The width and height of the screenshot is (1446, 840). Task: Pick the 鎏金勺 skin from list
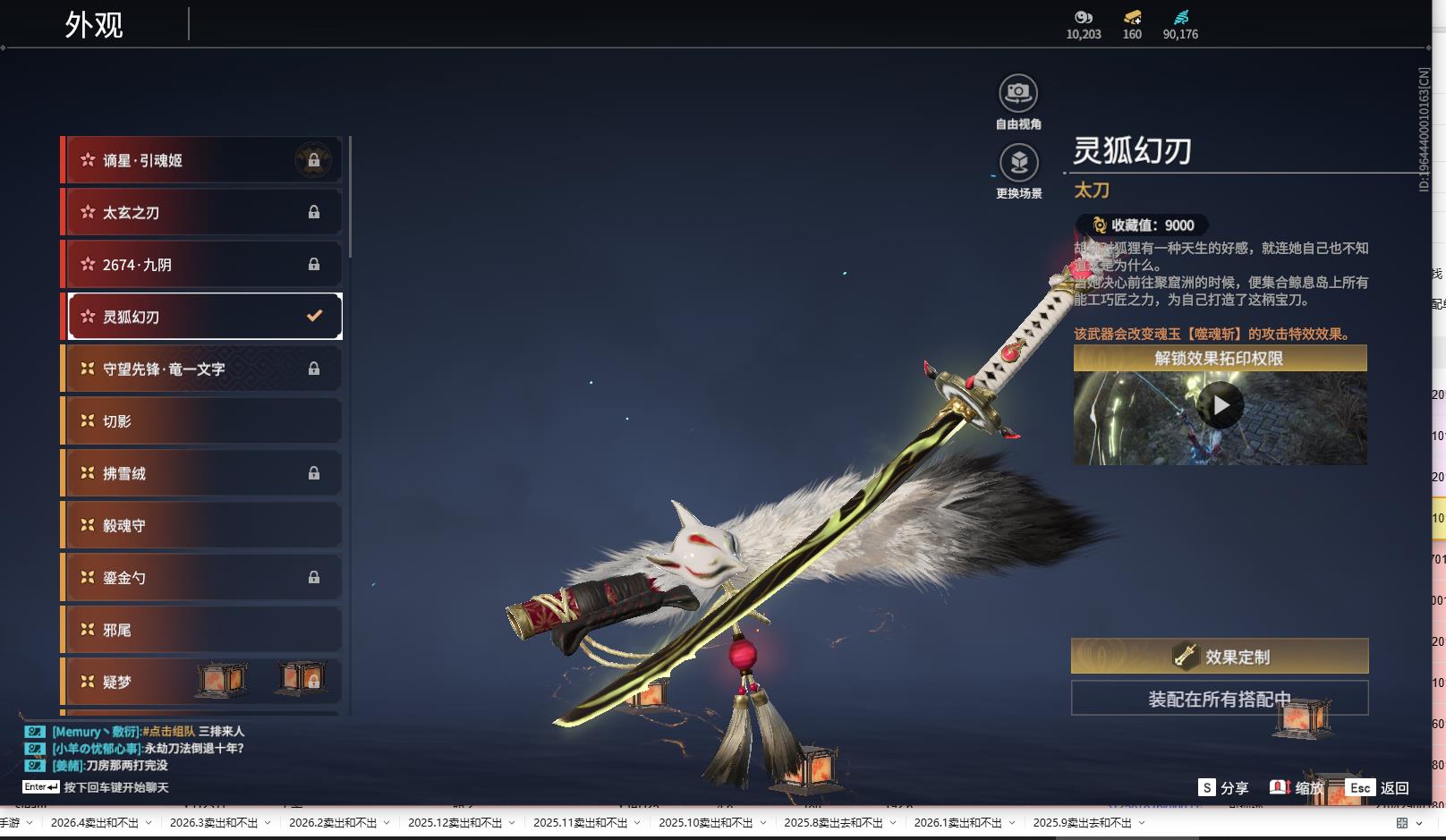tap(202, 578)
